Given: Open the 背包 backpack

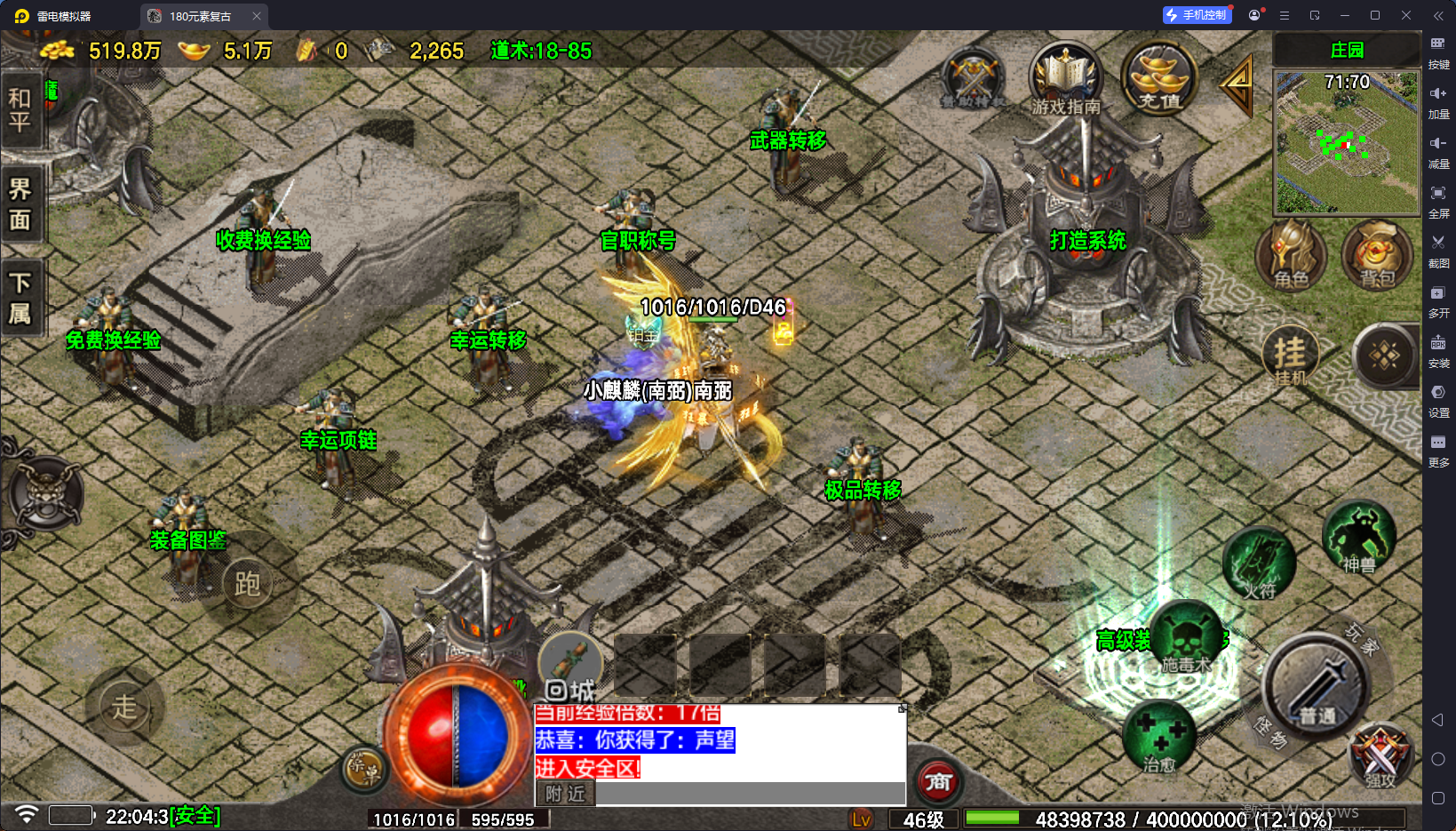Looking at the screenshot, I should pyautogui.click(x=1377, y=256).
